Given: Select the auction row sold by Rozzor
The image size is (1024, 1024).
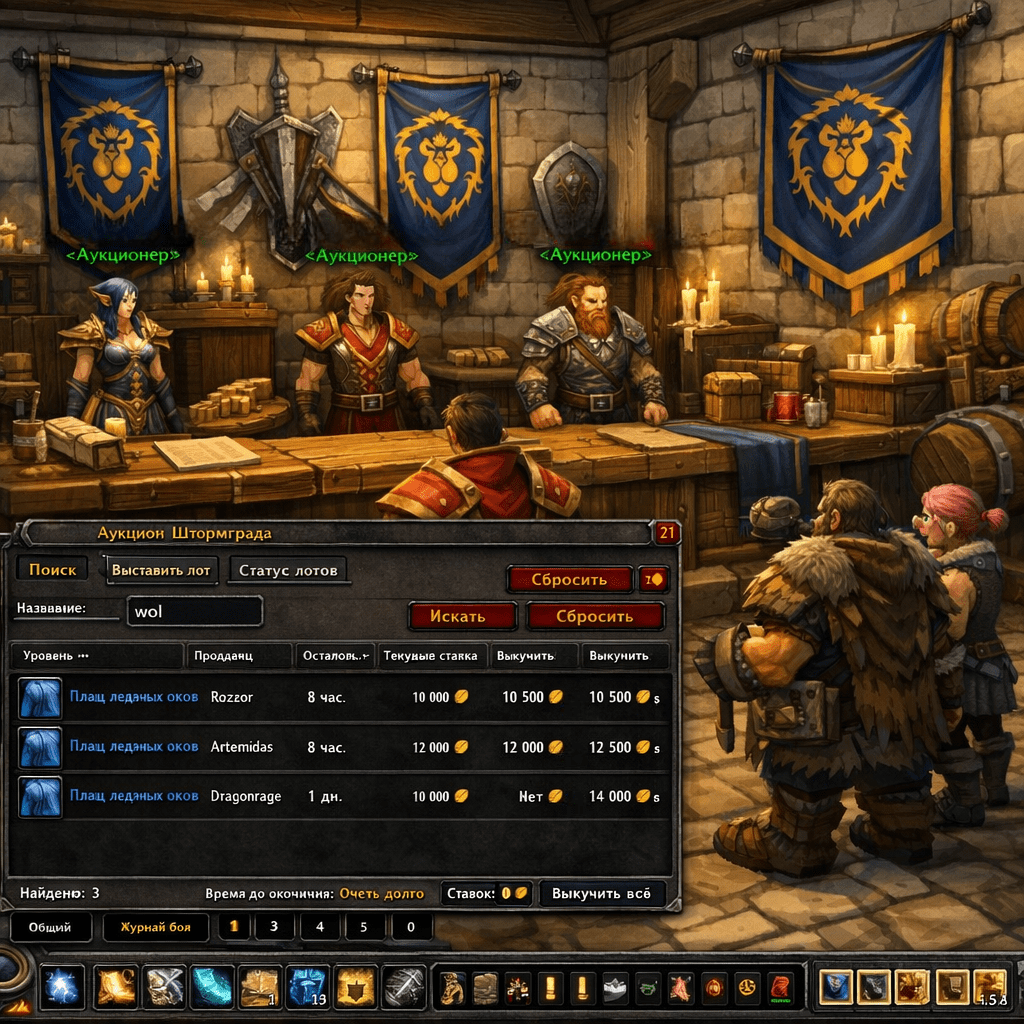Looking at the screenshot, I should [340, 697].
